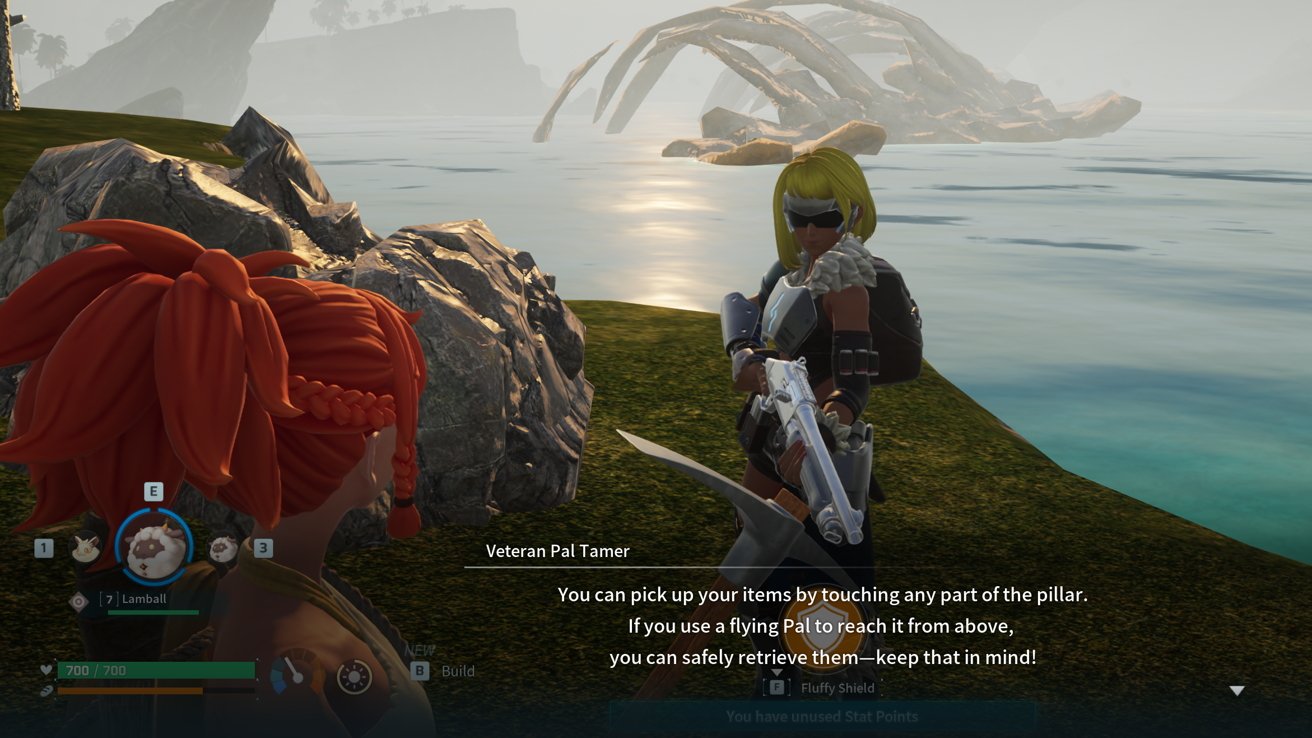
Task: Click the unused Stat Points notification
Action: tap(821, 716)
